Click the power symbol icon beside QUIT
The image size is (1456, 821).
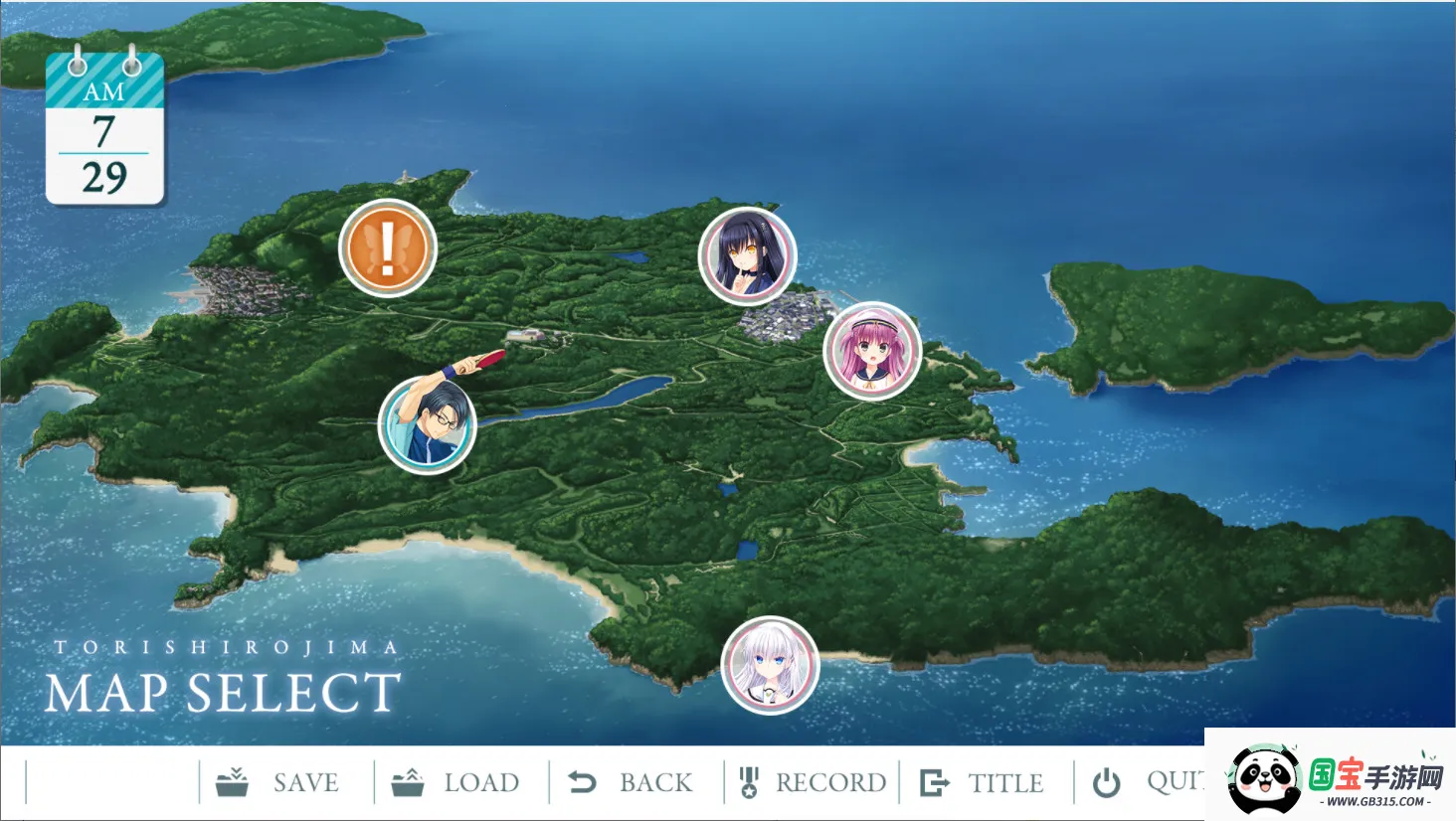[1106, 781]
